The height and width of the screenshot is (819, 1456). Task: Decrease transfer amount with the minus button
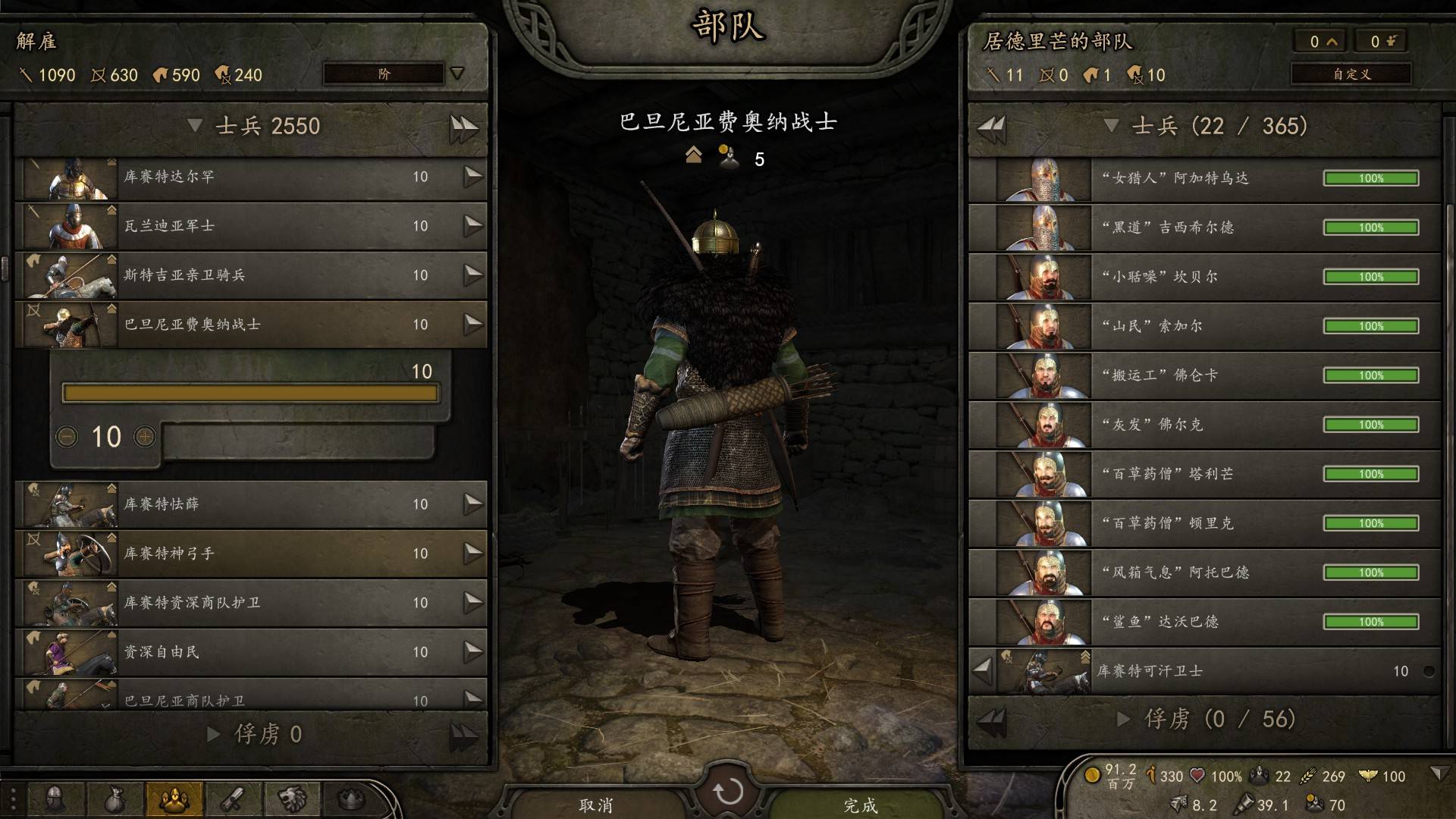[67, 437]
